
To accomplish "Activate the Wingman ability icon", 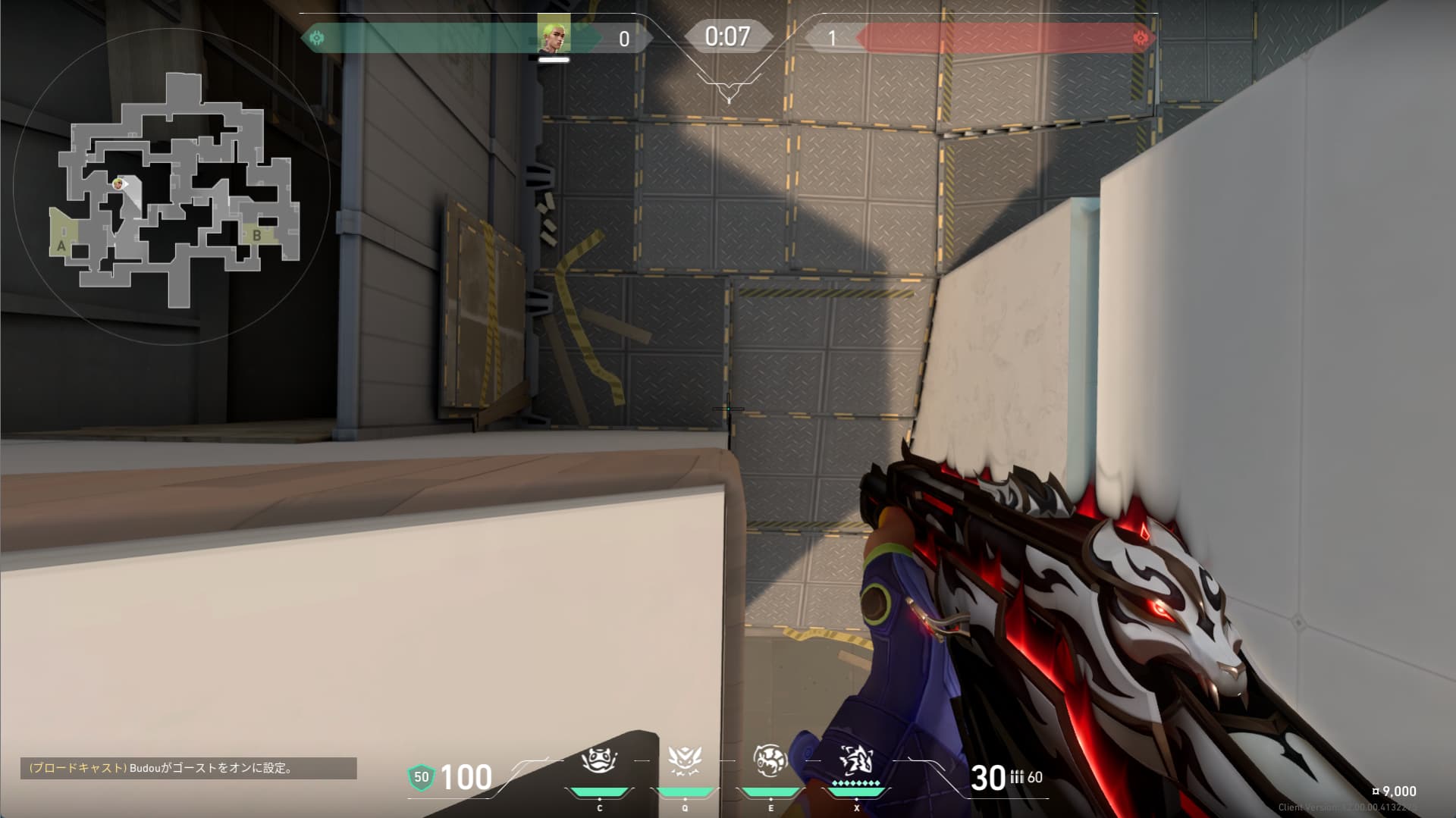I will tap(685, 760).
